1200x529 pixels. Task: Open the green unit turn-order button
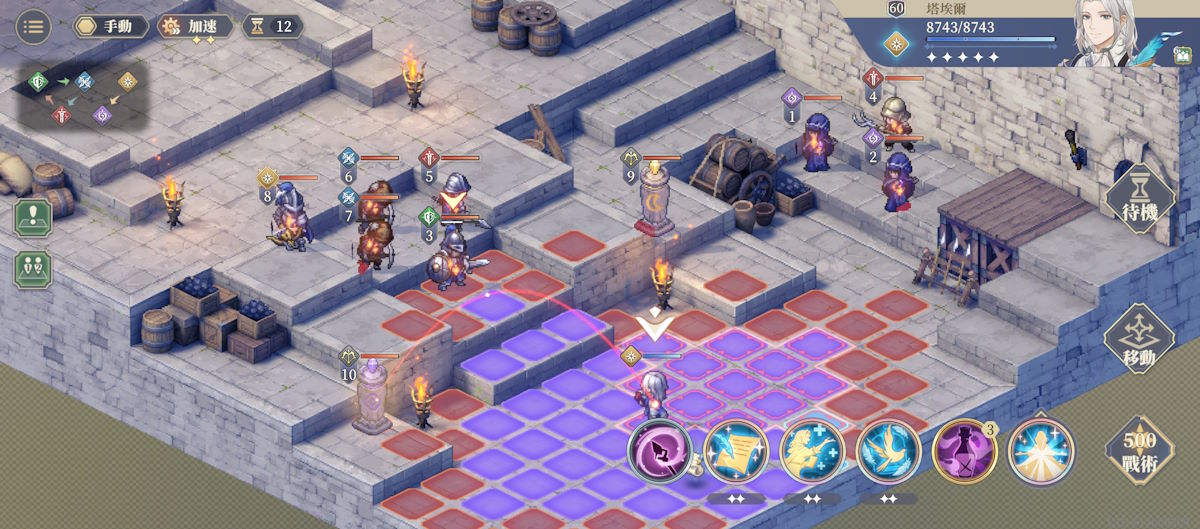[33, 269]
